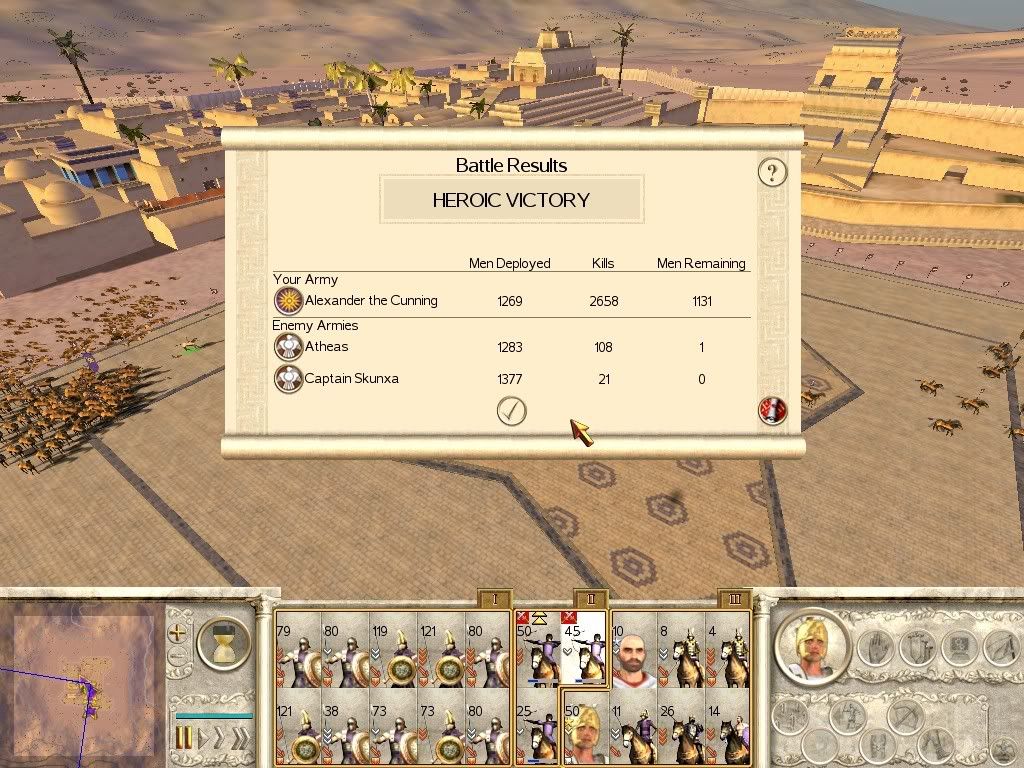This screenshot has width=1024, height=768.
Task: Confirm battle results with the checkmark button
Action: coord(511,411)
